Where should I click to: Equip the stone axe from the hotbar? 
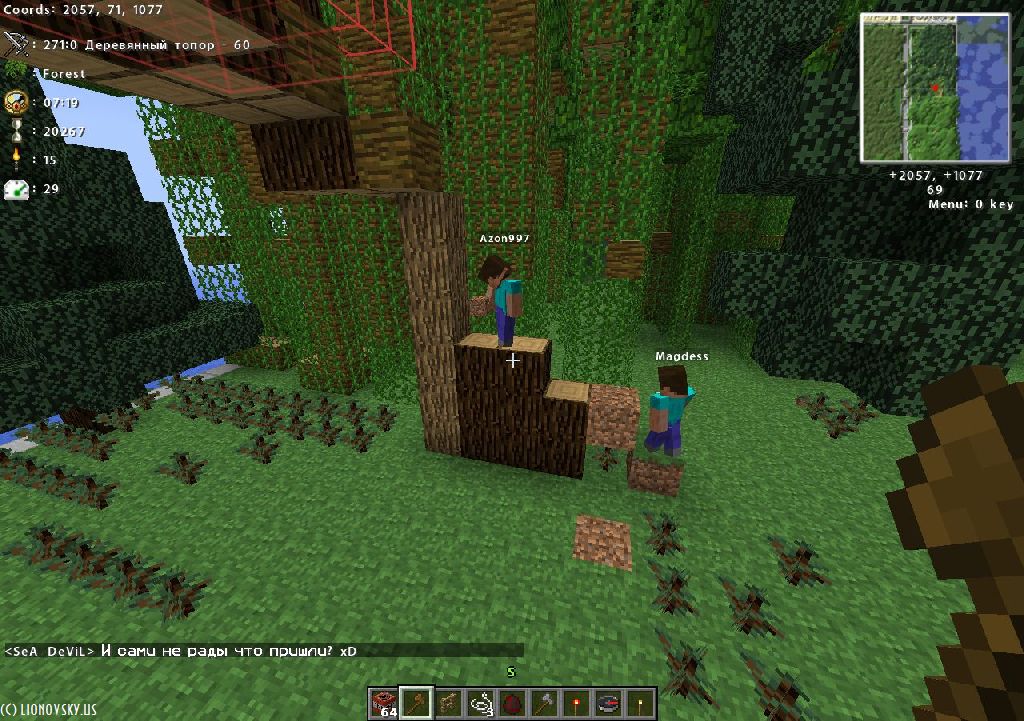tap(544, 703)
